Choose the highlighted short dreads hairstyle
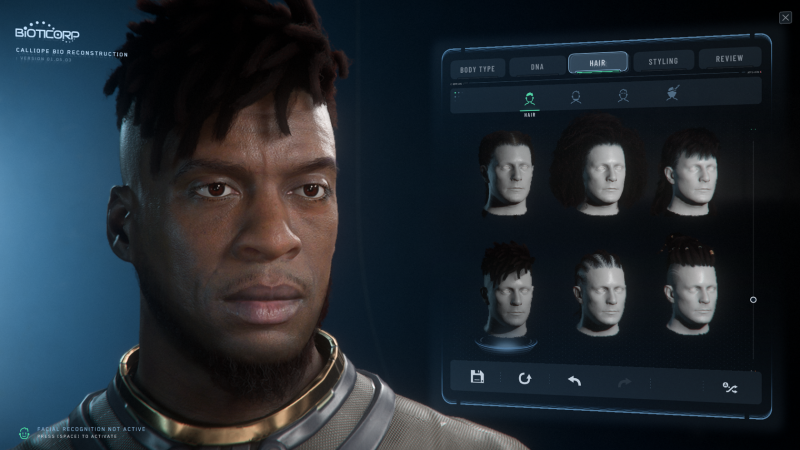Screen dimensions: 800x450 click(x=508, y=292)
